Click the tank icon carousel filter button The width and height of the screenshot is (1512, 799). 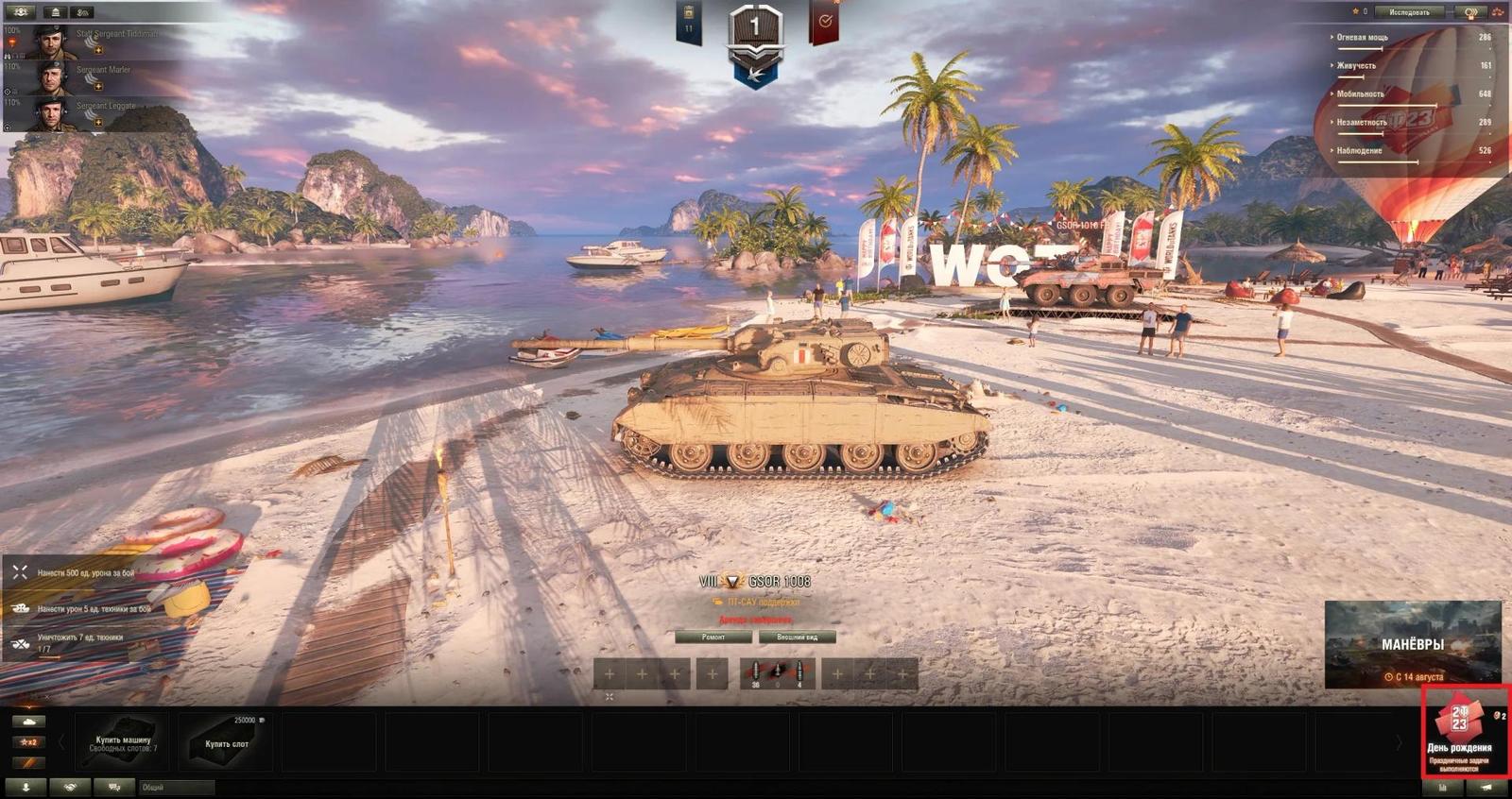(x=28, y=722)
